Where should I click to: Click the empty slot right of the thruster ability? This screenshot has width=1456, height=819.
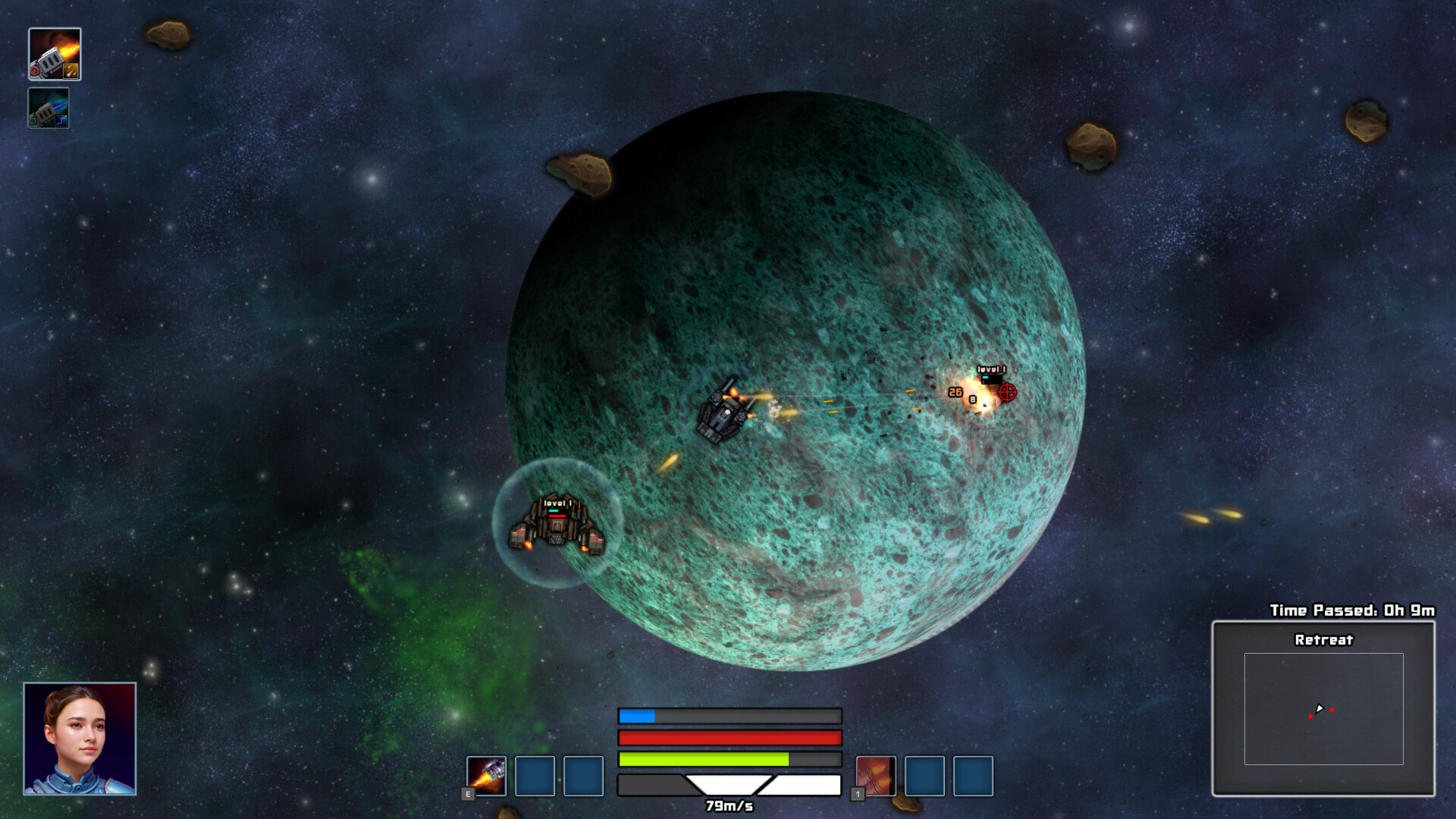coord(924,776)
